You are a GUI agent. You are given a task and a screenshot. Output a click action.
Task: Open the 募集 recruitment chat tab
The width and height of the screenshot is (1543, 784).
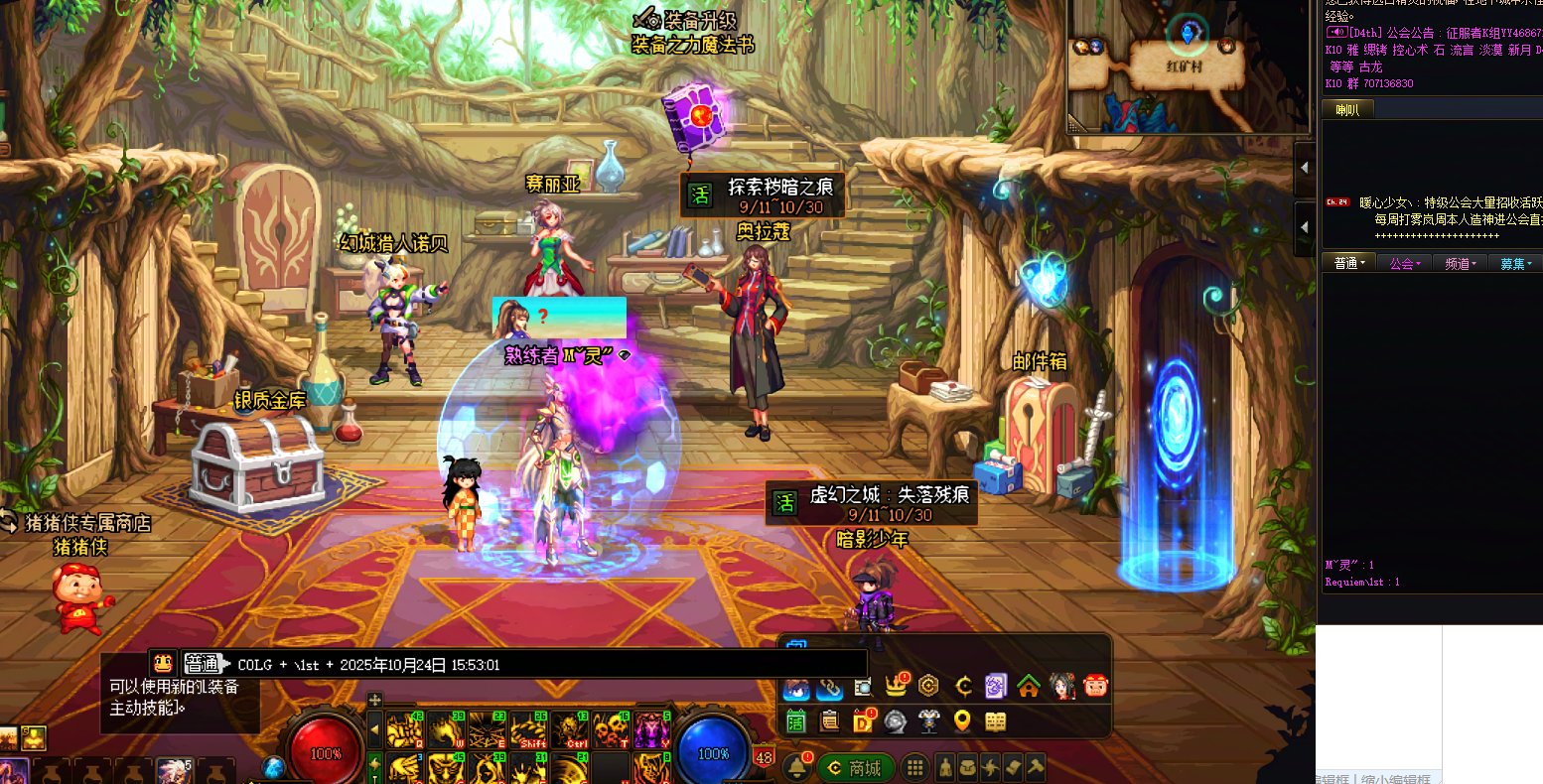1516,263
